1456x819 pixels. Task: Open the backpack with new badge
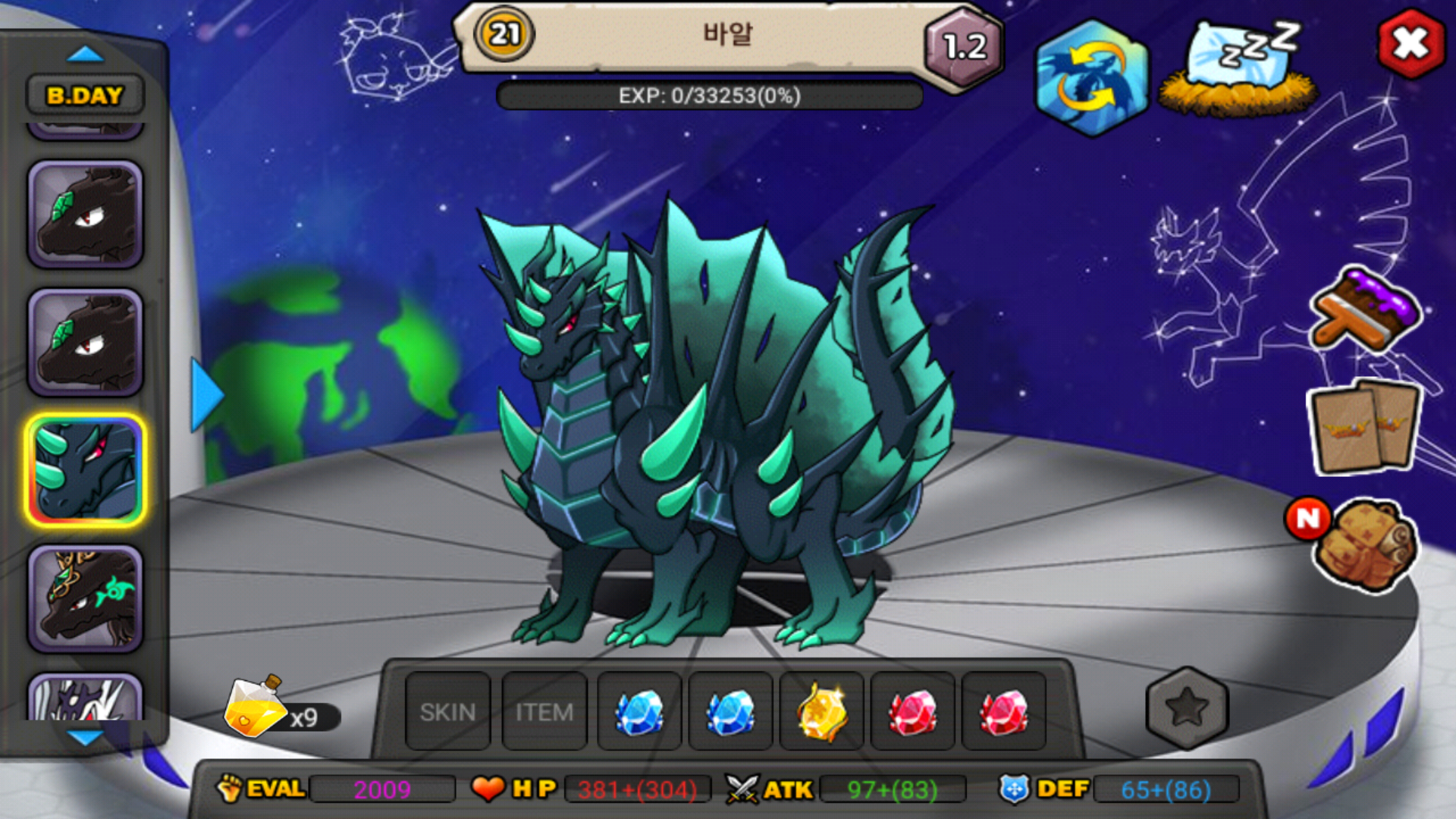1365,544
